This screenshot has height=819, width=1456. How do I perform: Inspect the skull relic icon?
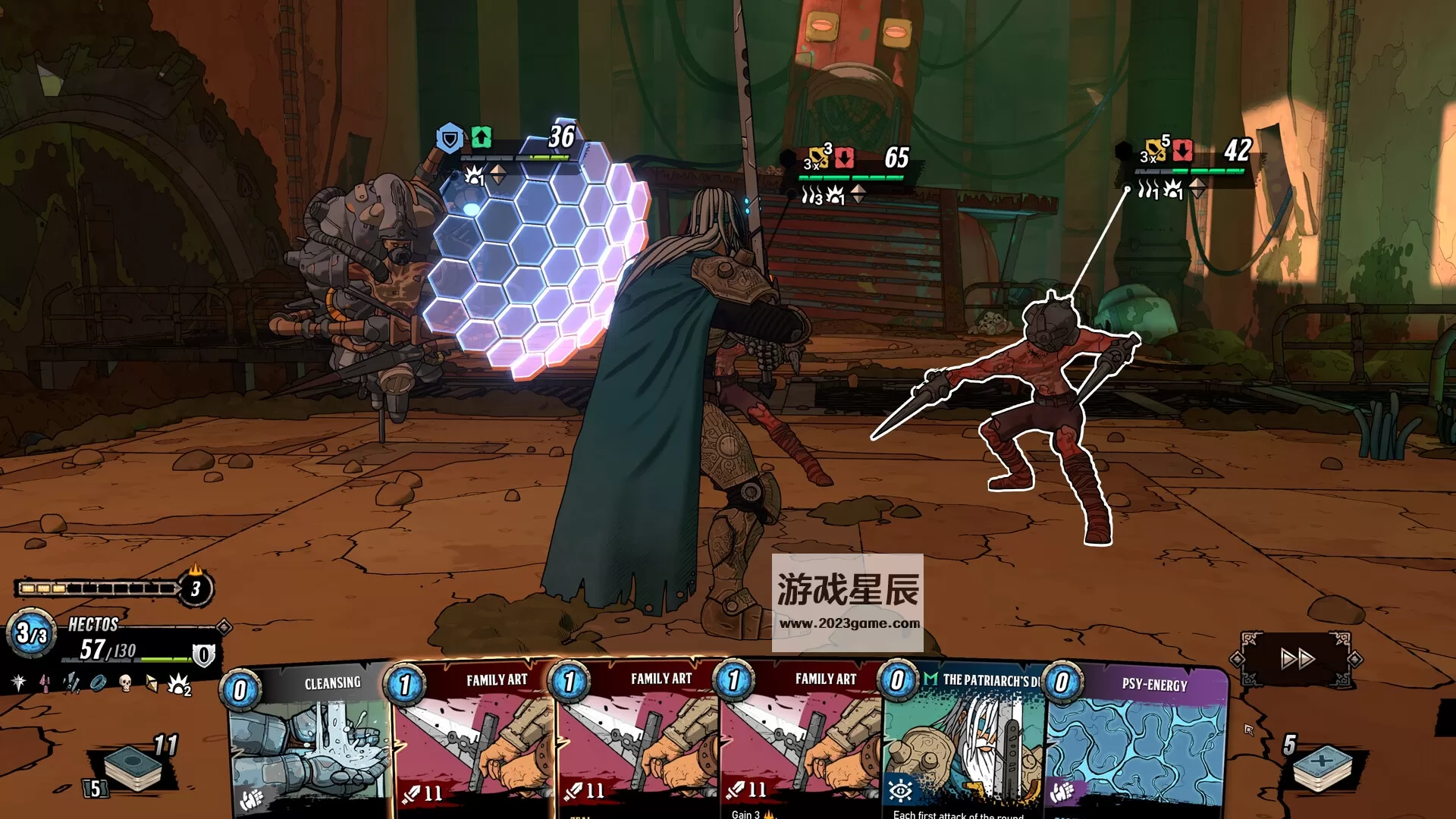(125, 682)
